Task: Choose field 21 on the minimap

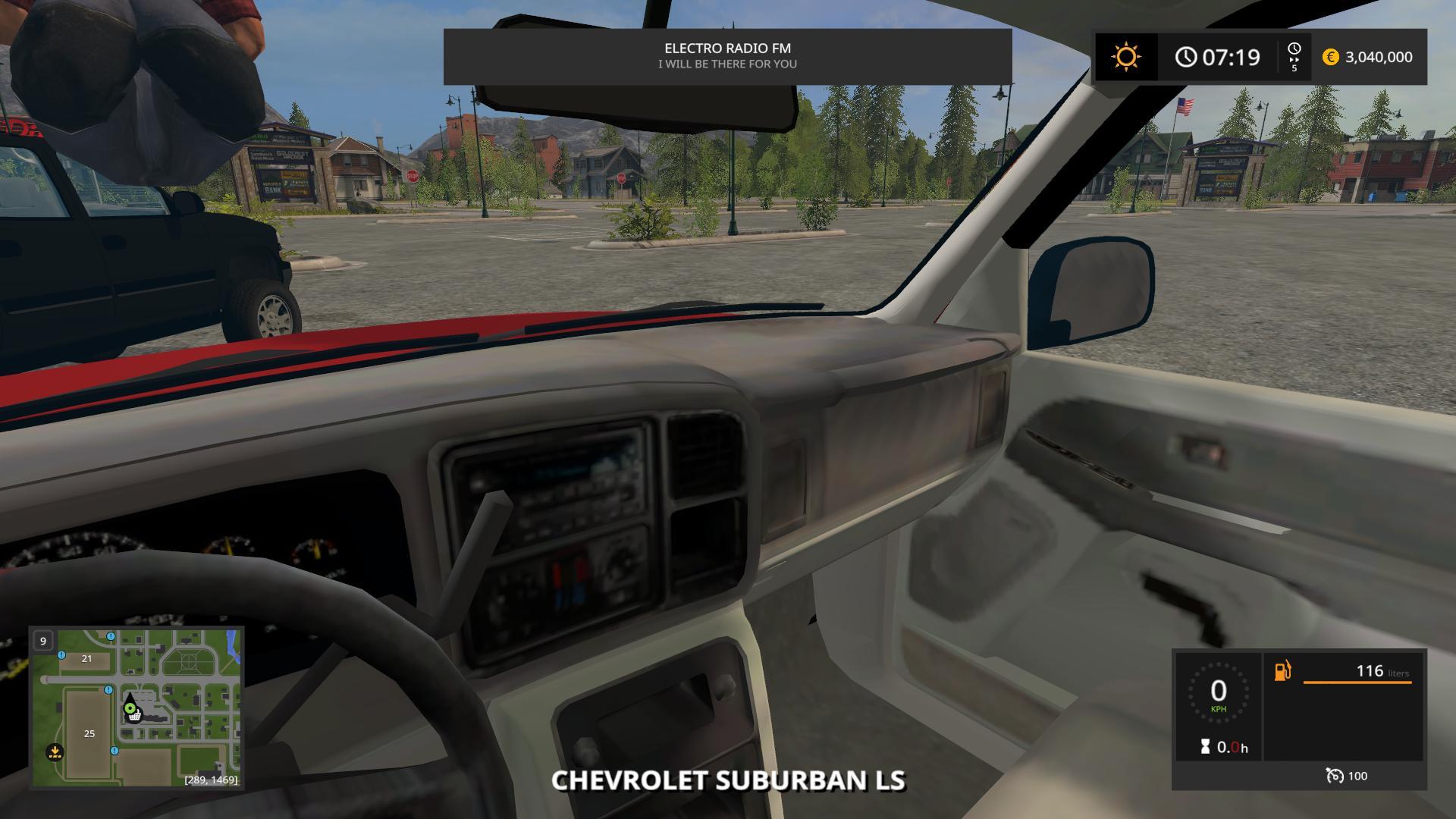Action: [x=86, y=659]
